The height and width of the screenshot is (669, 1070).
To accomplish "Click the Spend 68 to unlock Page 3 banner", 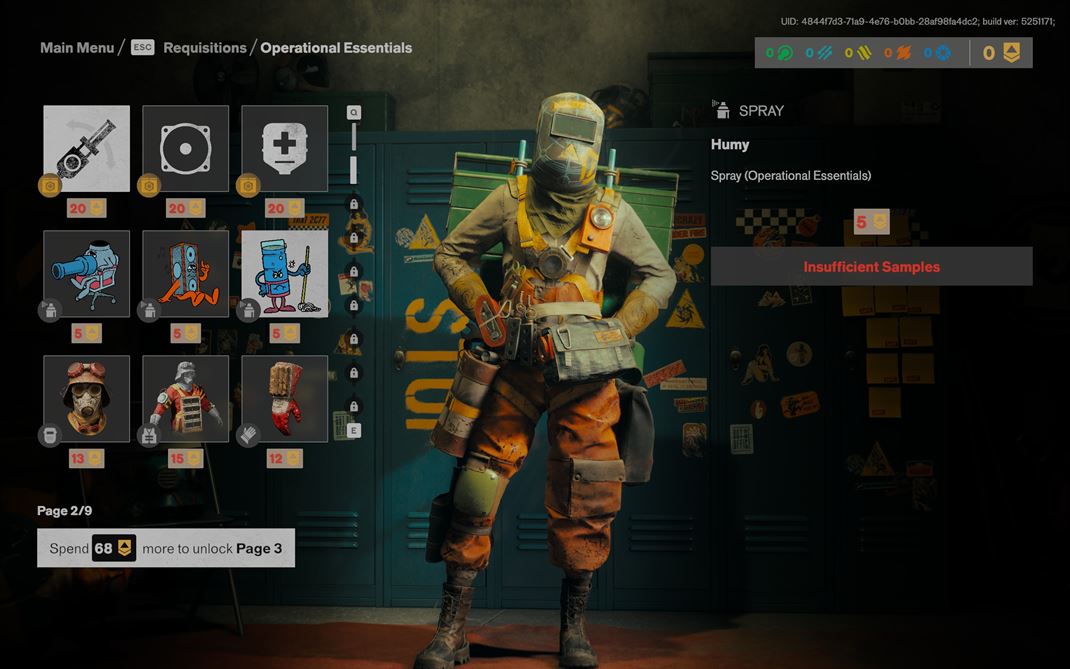I will point(166,548).
